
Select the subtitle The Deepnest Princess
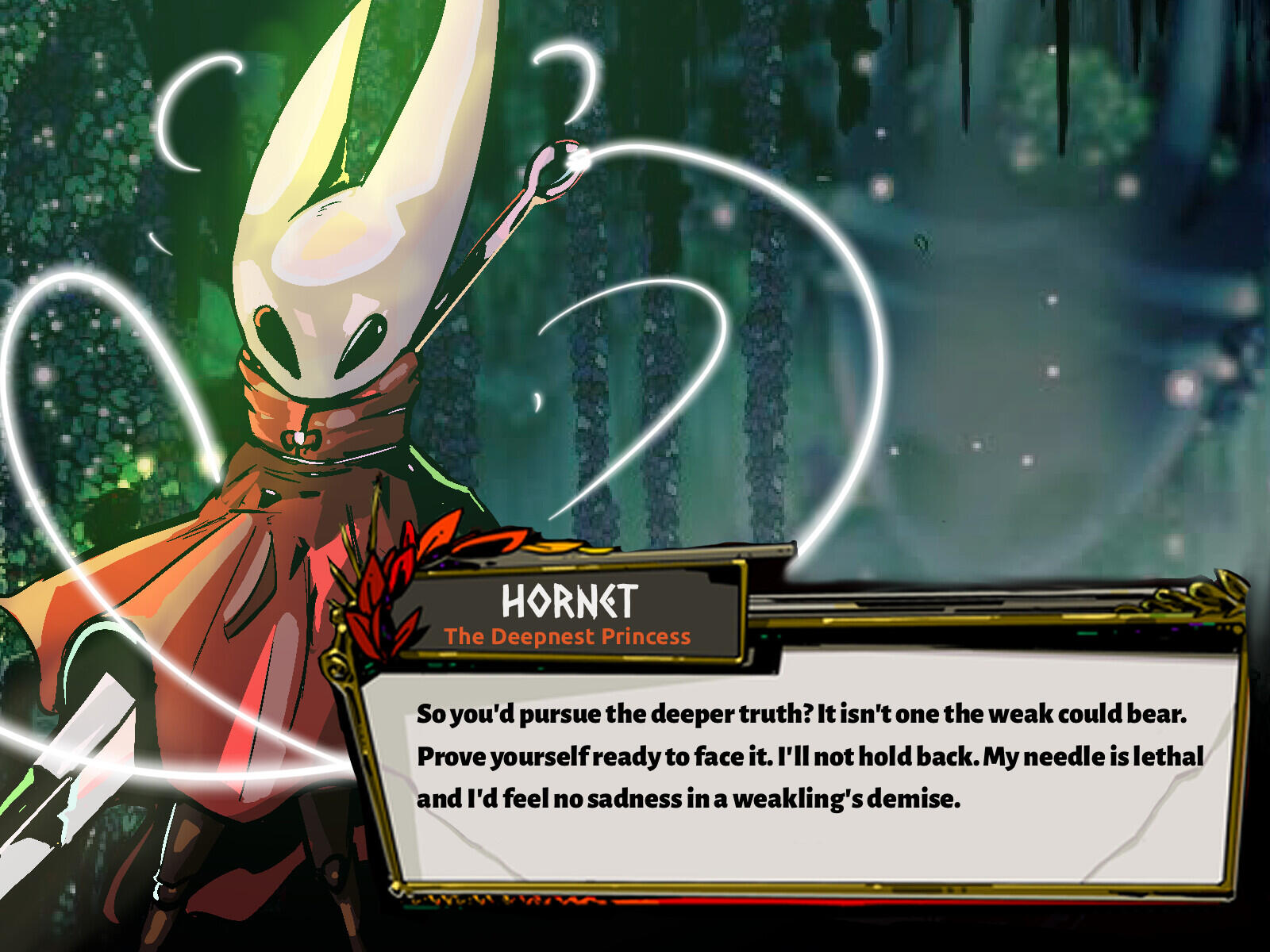(568, 636)
